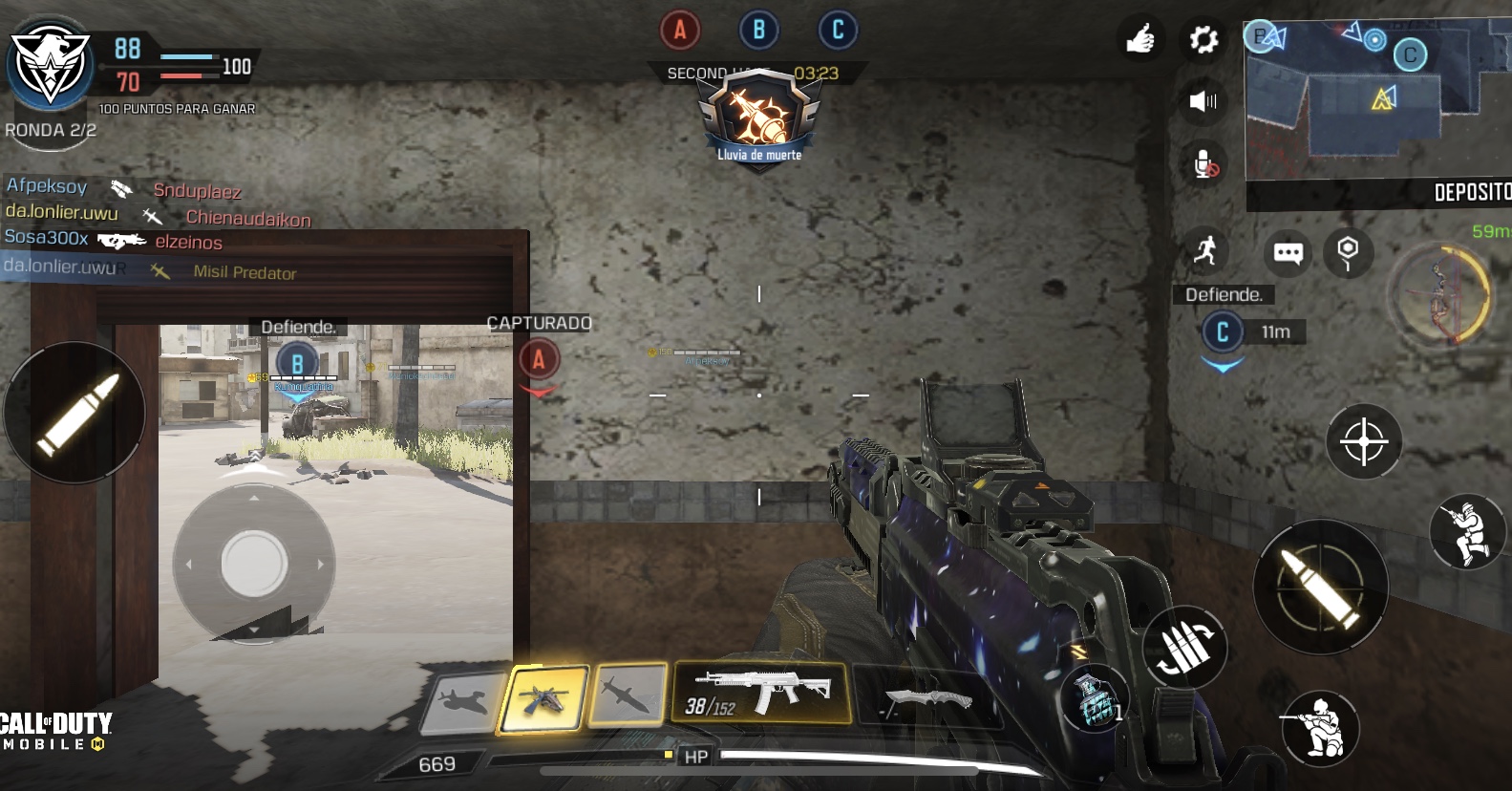Select the UAV plane scorestreak slot

pyautogui.click(x=464, y=702)
